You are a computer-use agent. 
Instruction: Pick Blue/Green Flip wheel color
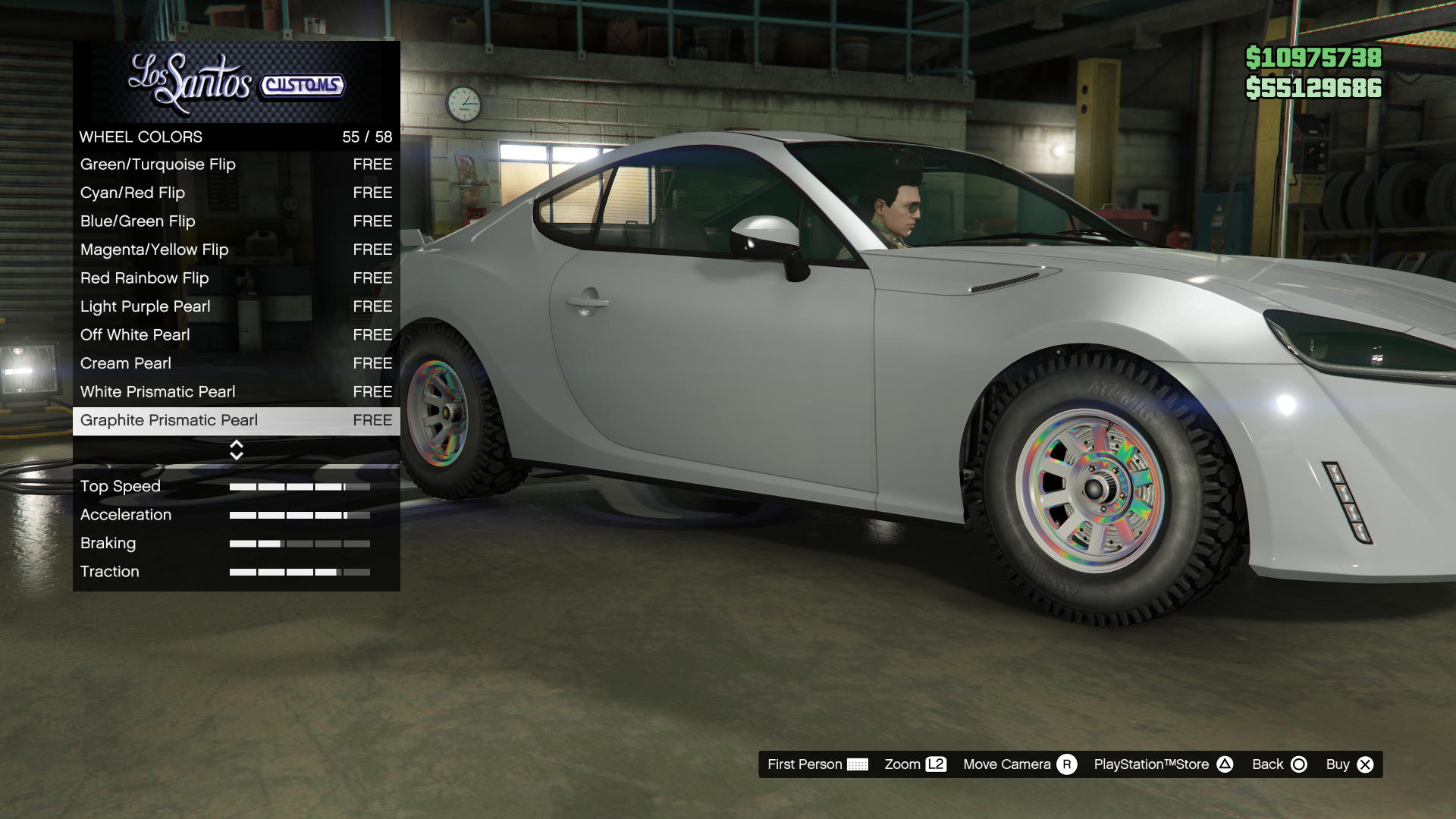pyautogui.click(x=235, y=221)
